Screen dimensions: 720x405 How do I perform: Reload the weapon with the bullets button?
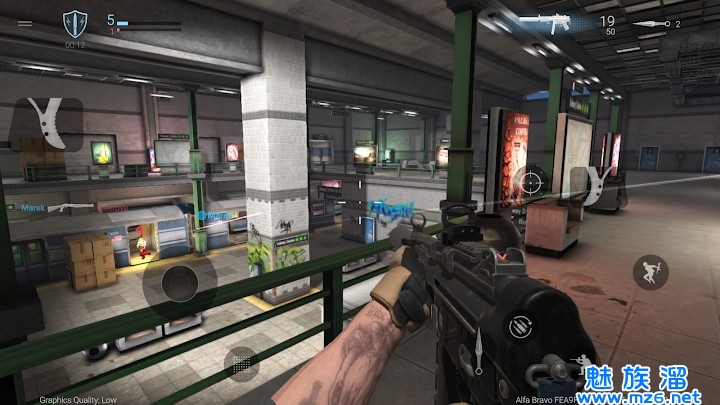point(518,326)
